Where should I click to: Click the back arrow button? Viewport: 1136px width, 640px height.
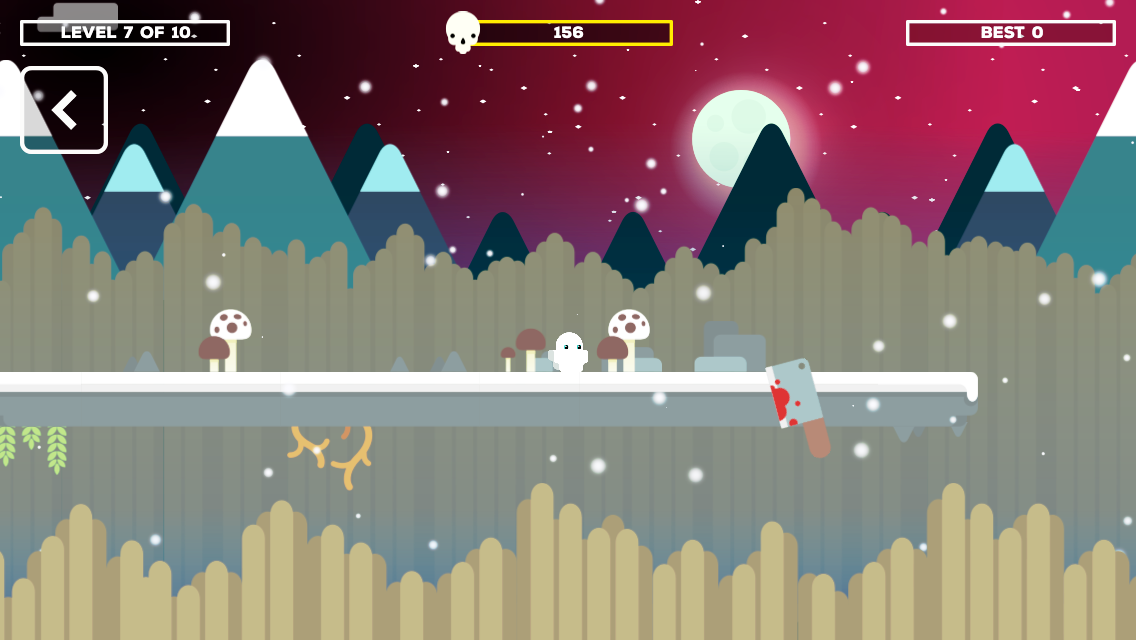pyautogui.click(x=64, y=110)
